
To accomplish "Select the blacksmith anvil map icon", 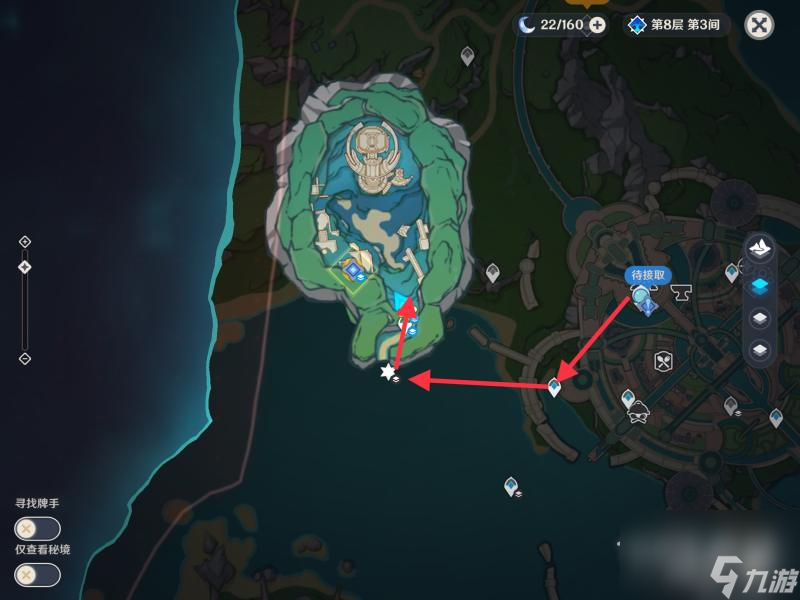I will [685, 294].
